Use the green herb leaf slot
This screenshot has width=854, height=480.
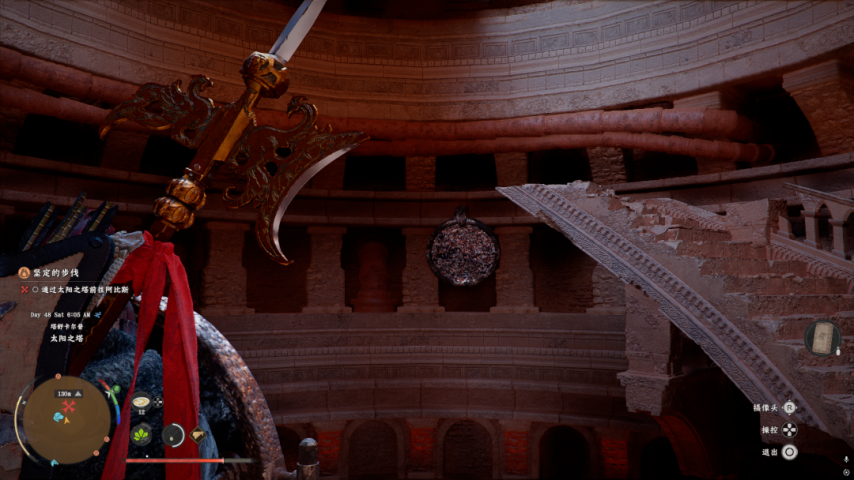[142, 434]
